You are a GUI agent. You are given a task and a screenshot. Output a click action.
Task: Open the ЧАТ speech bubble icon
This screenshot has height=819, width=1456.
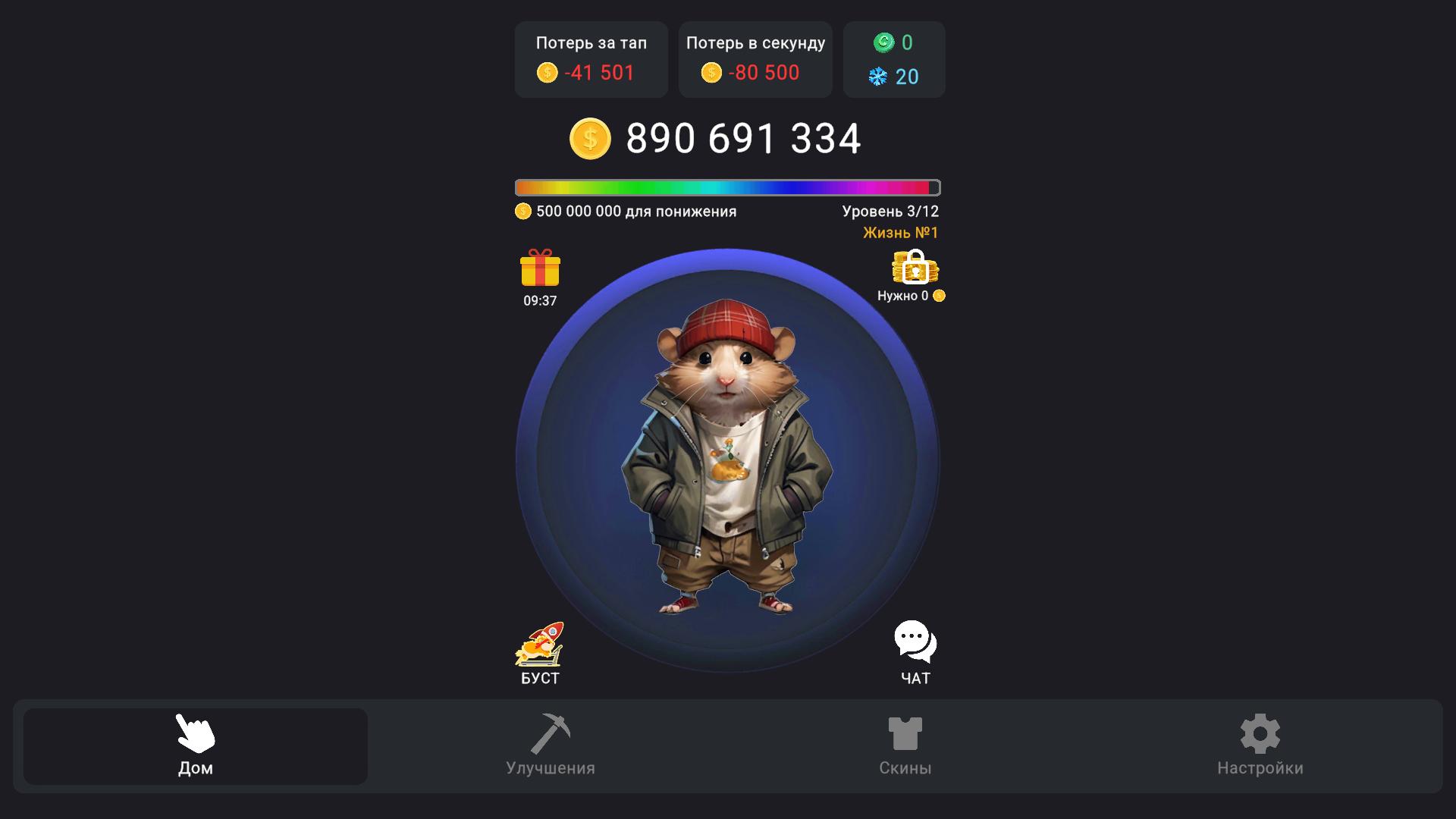pyautogui.click(x=915, y=638)
